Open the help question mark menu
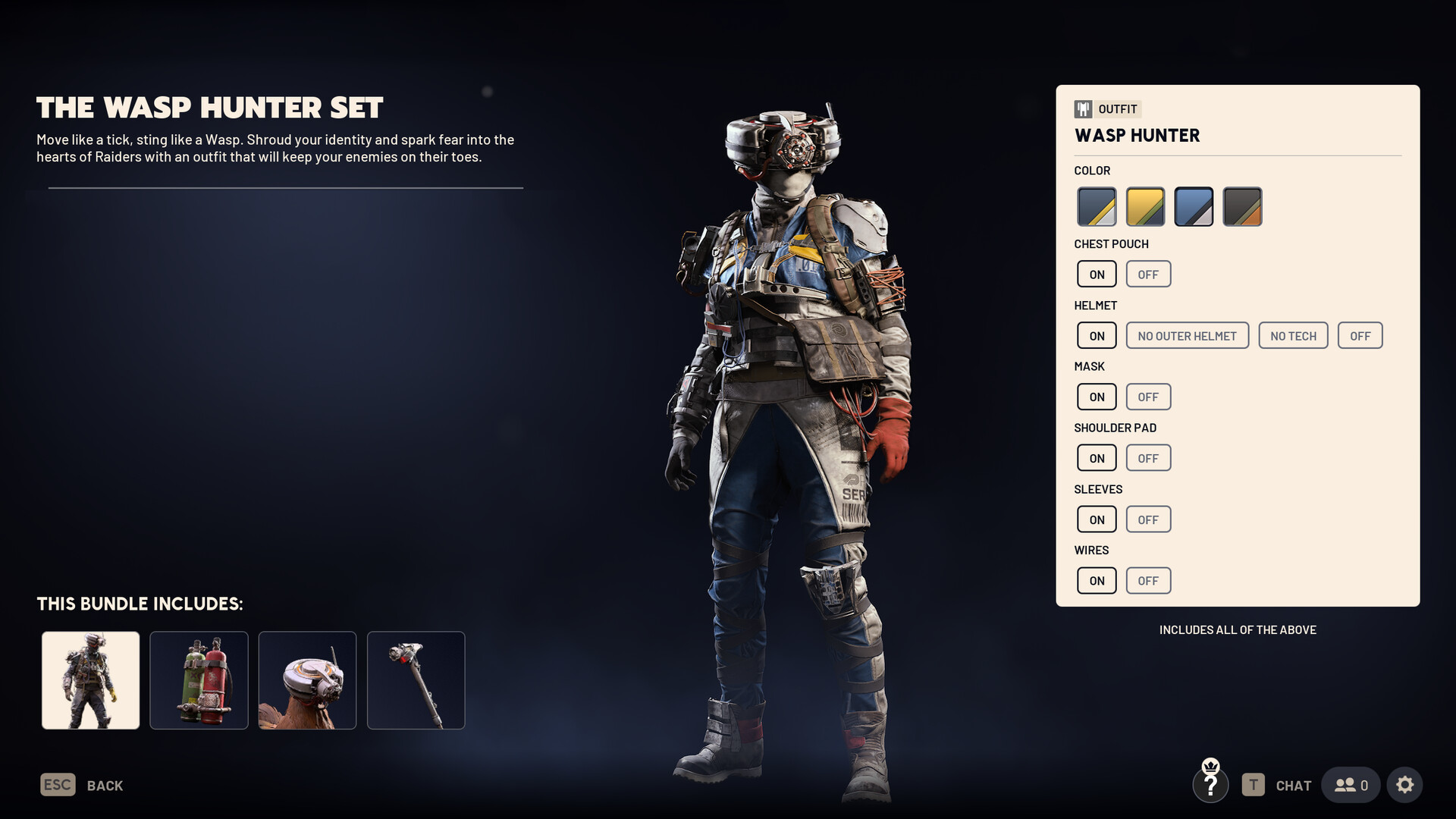The height and width of the screenshot is (819, 1456). click(x=1210, y=783)
